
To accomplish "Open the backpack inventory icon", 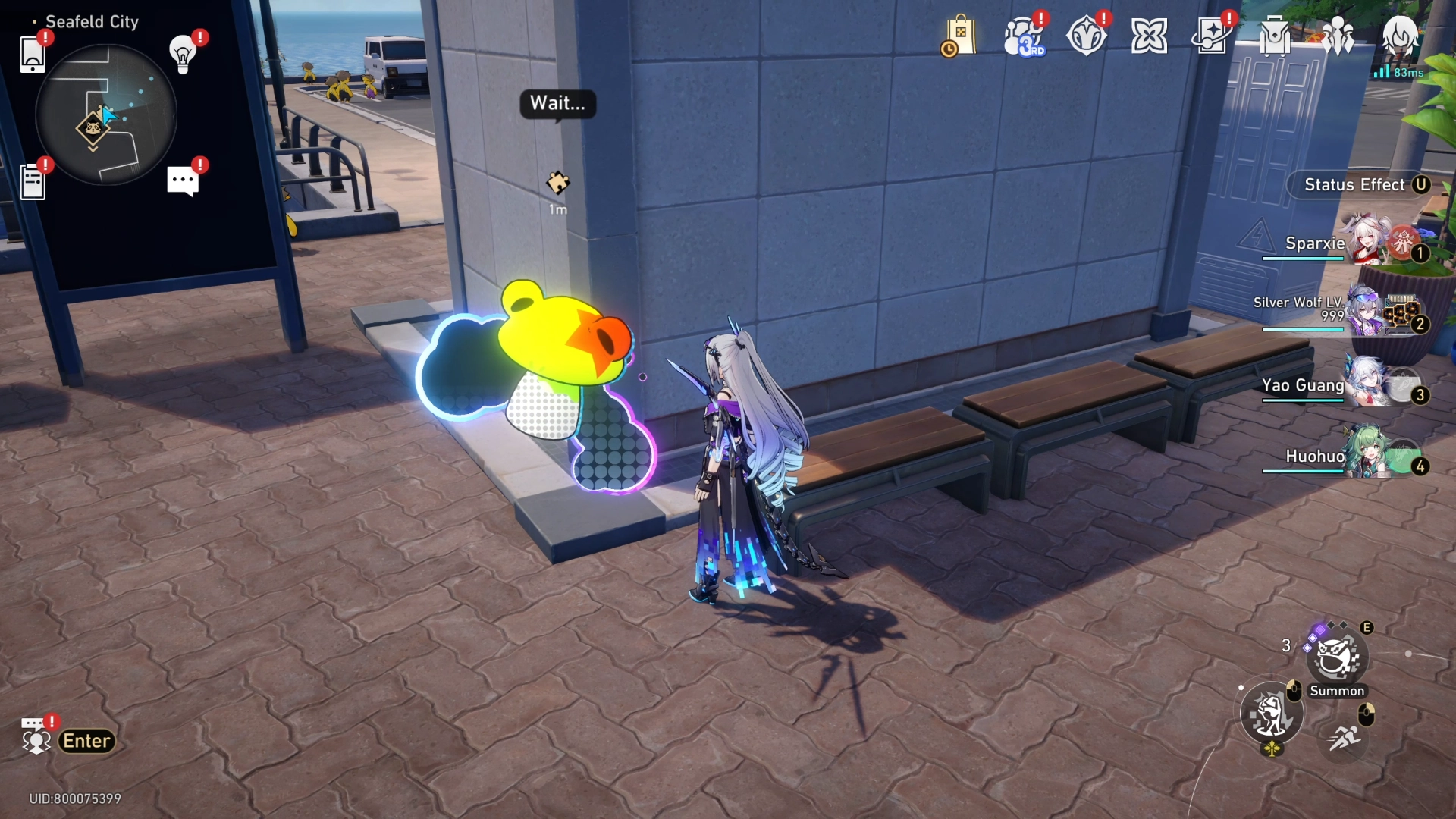I will (x=1273, y=34).
